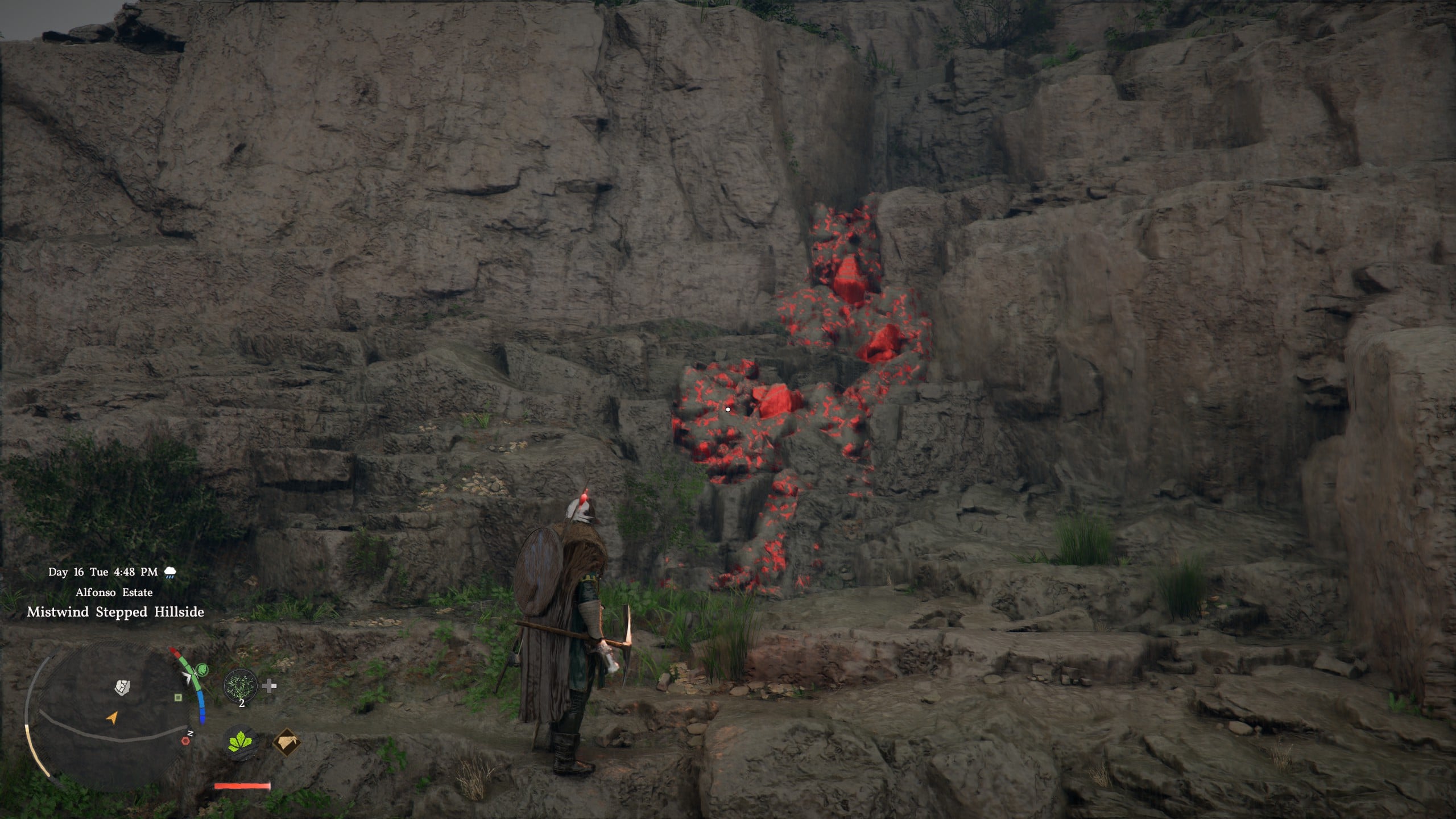The height and width of the screenshot is (819, 1456).
Task: Select the herb item slot with count 2
Action: coord(241,687)
